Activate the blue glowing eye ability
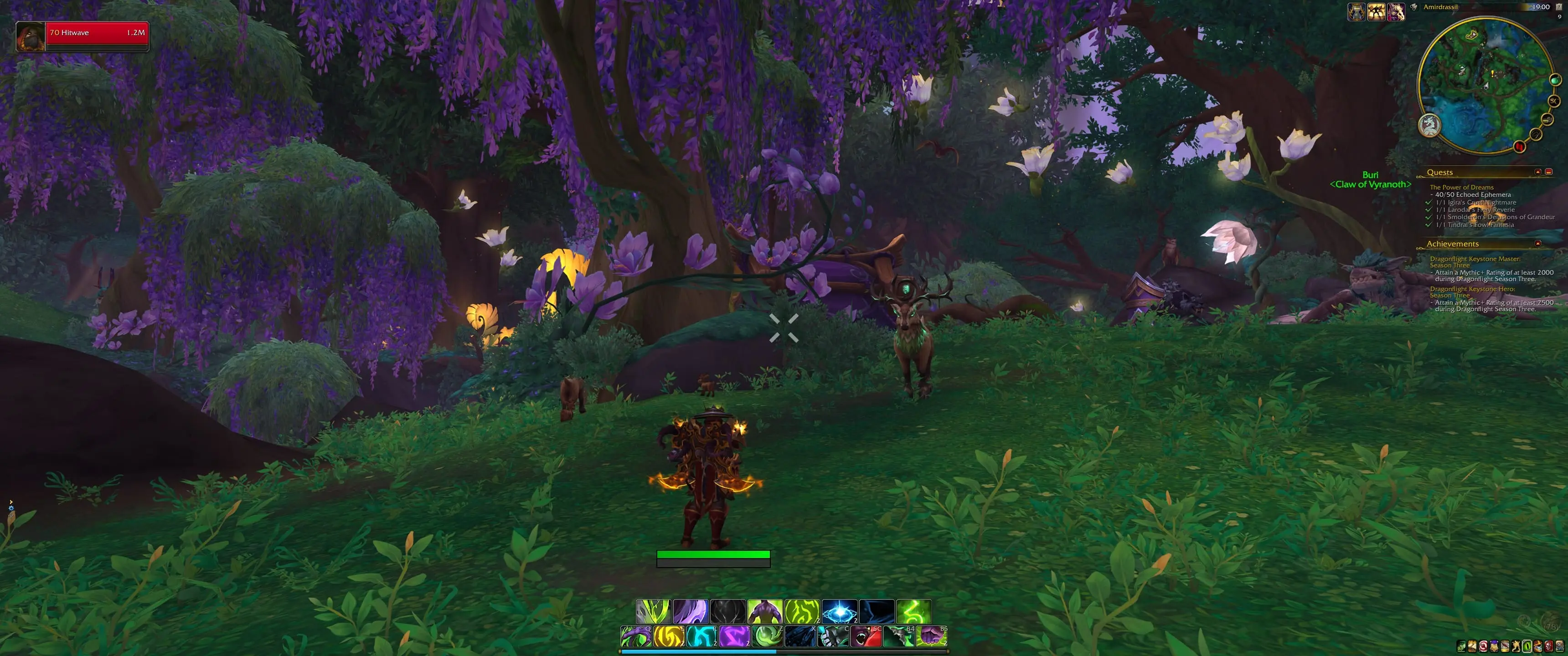Image resolution: width=1568 pixels, height=656 pixels. click(x=840, y=611)
